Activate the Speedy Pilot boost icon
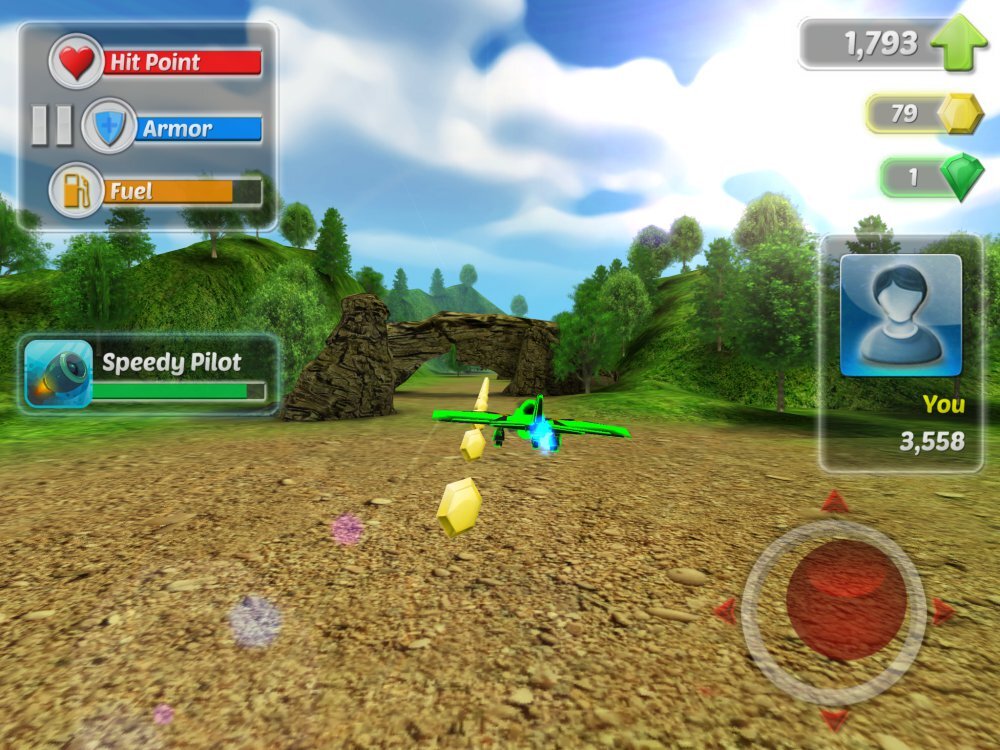The height and width of the screenshot is (750, 1000). pos(59,374)
